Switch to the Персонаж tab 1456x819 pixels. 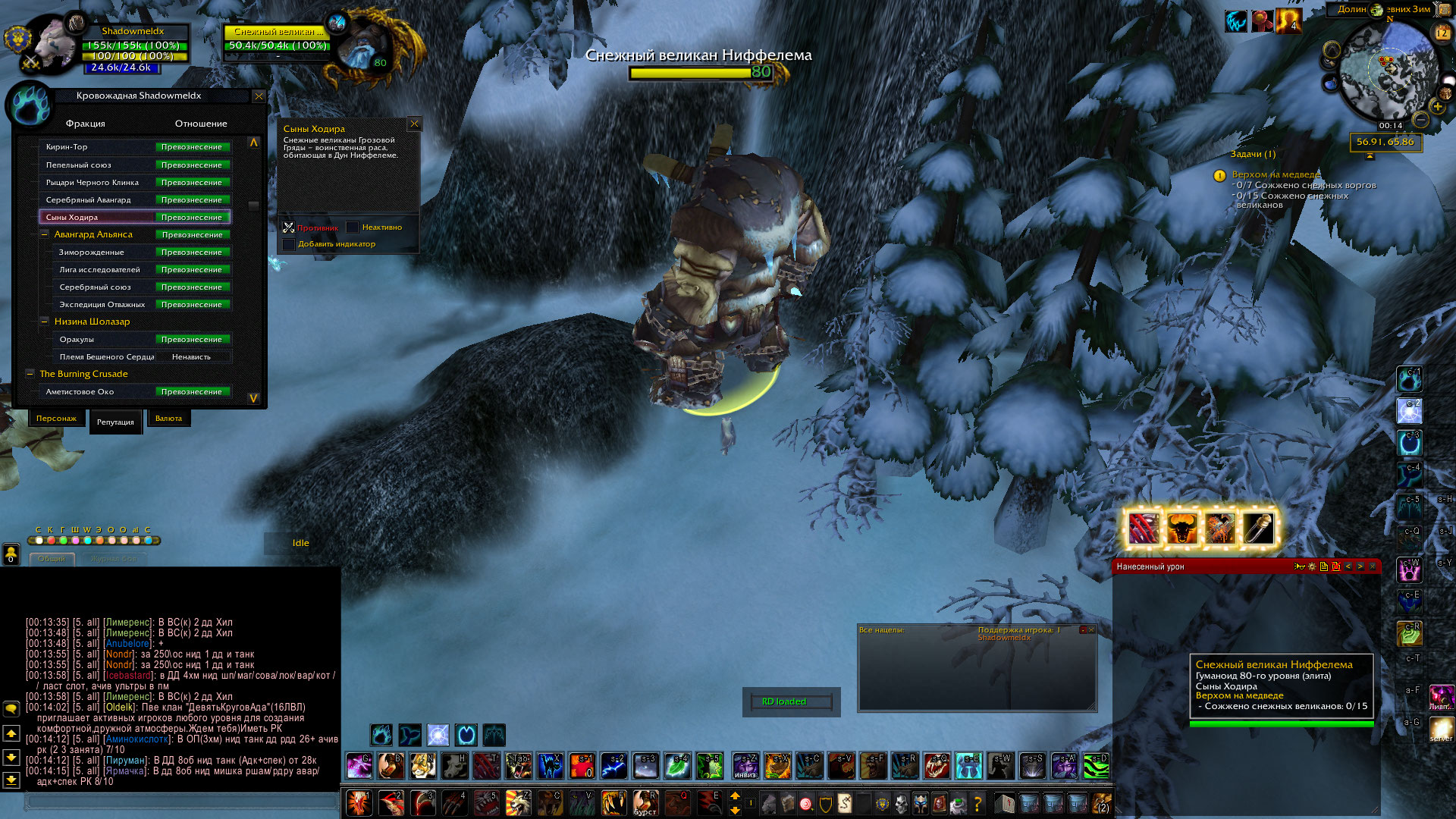[x=56, y=419]
